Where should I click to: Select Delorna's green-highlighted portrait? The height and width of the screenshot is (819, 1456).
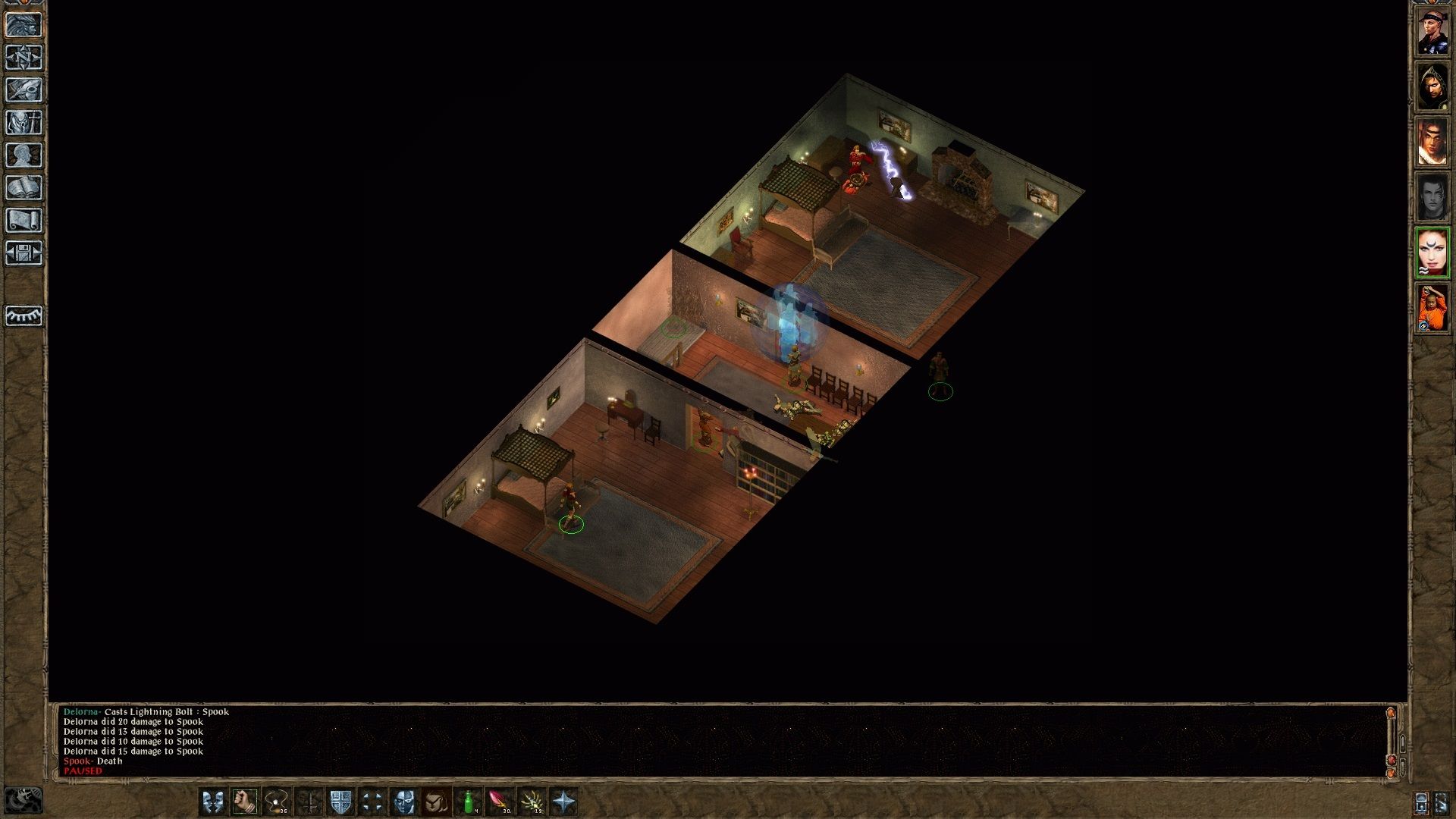pos(1433,250)
